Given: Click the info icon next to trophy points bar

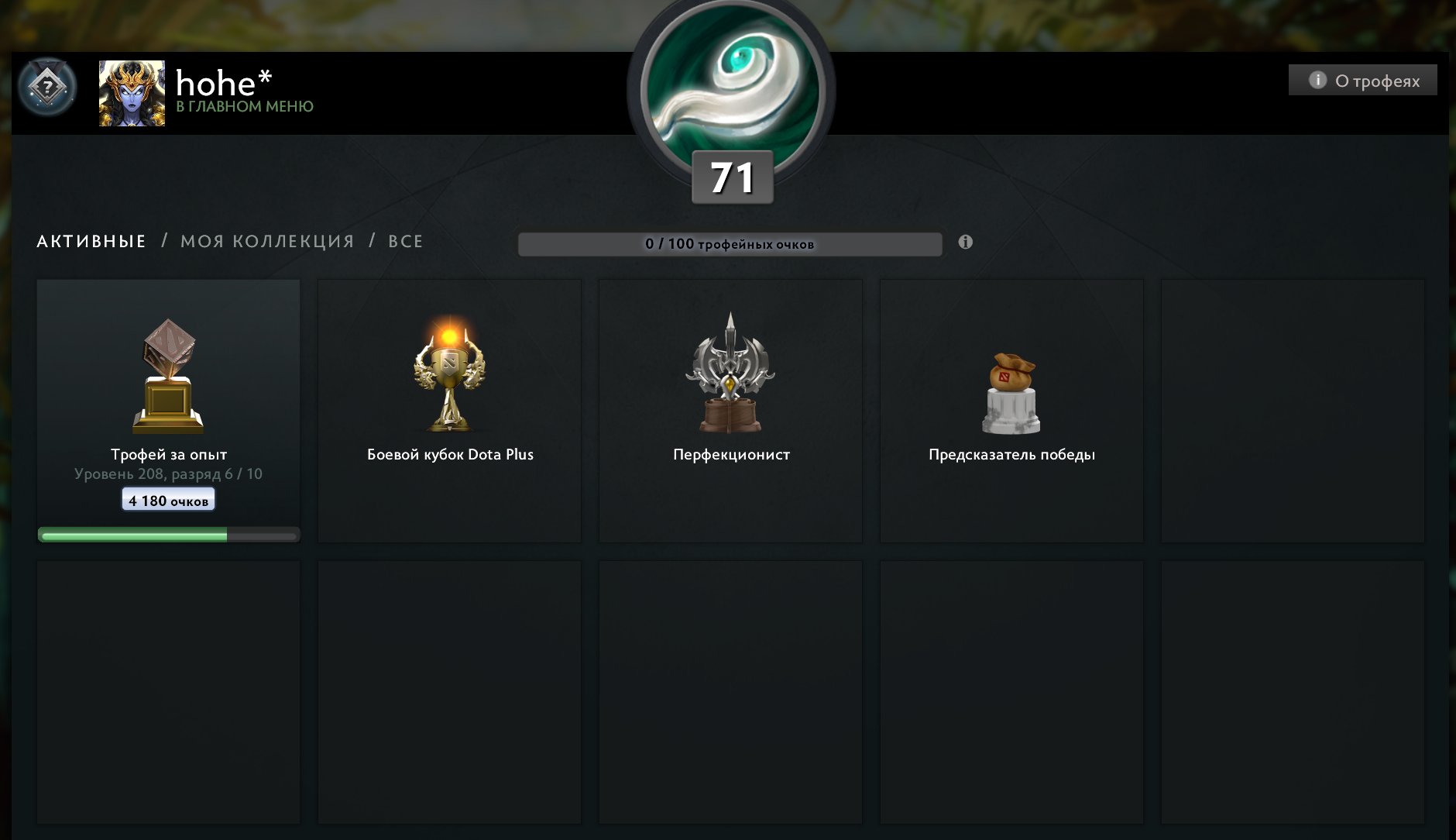Looking at the screenshot, I should pos(964,242).
